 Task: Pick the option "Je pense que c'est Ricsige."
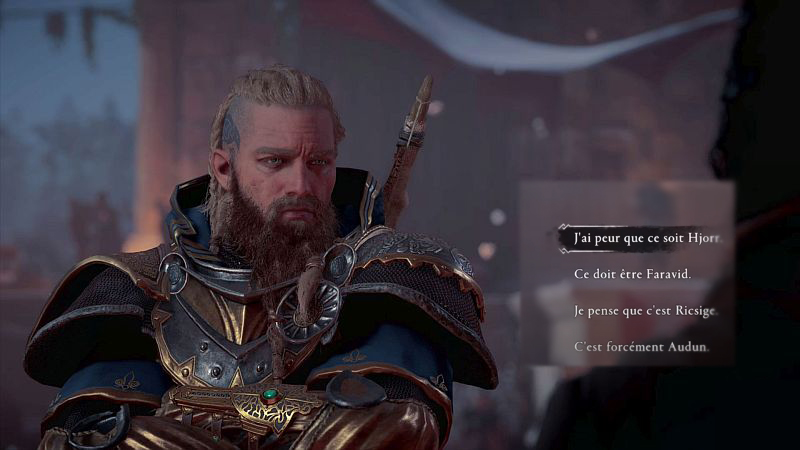tap(645, 311)
